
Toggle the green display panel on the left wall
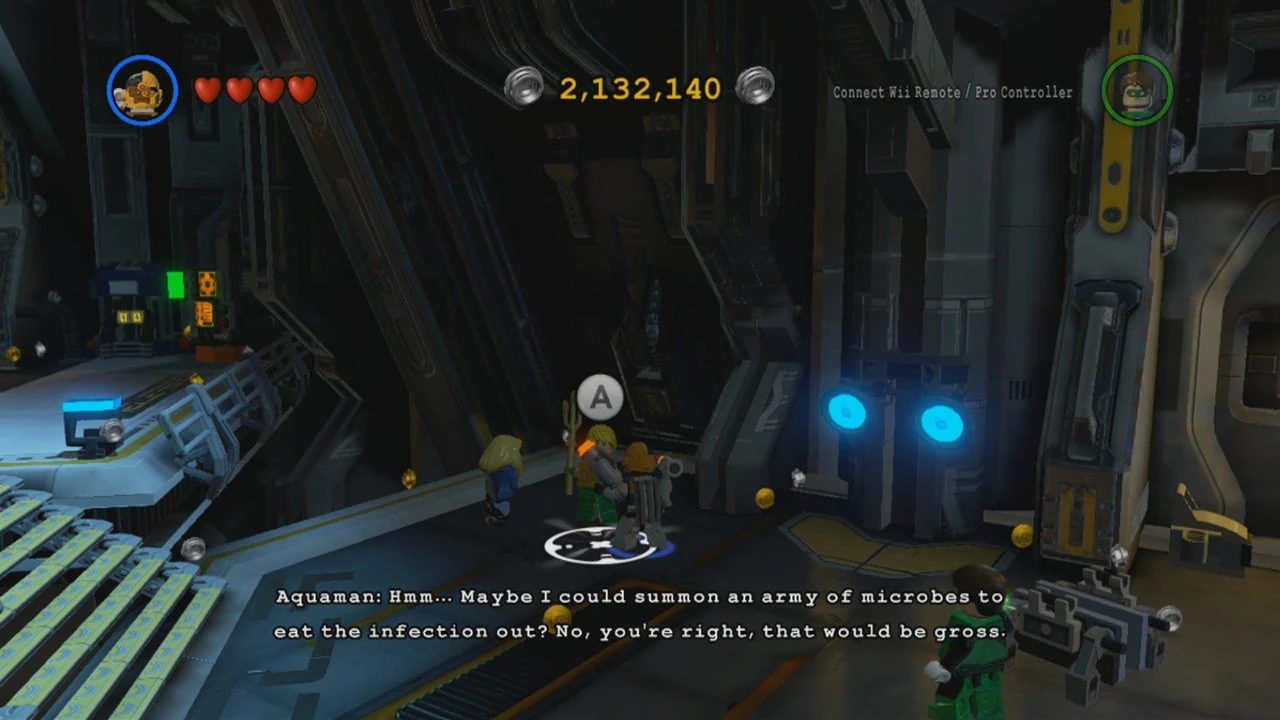174,287
